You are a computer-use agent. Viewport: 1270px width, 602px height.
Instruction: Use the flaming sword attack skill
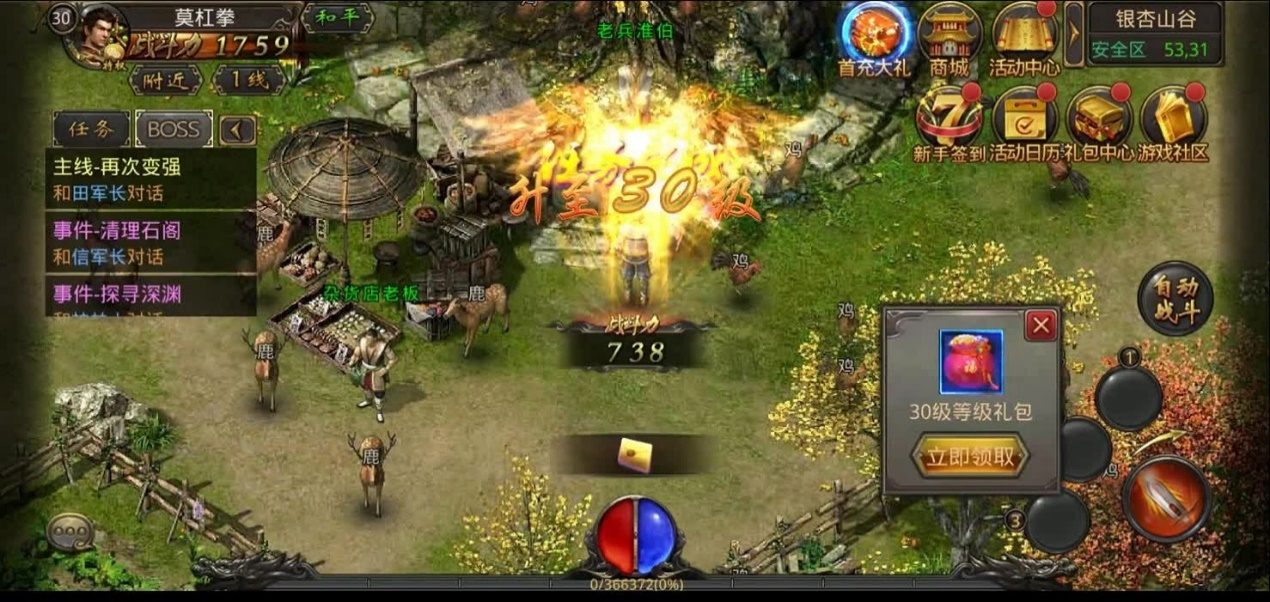pyautogui.click(x=1166, y=498)
